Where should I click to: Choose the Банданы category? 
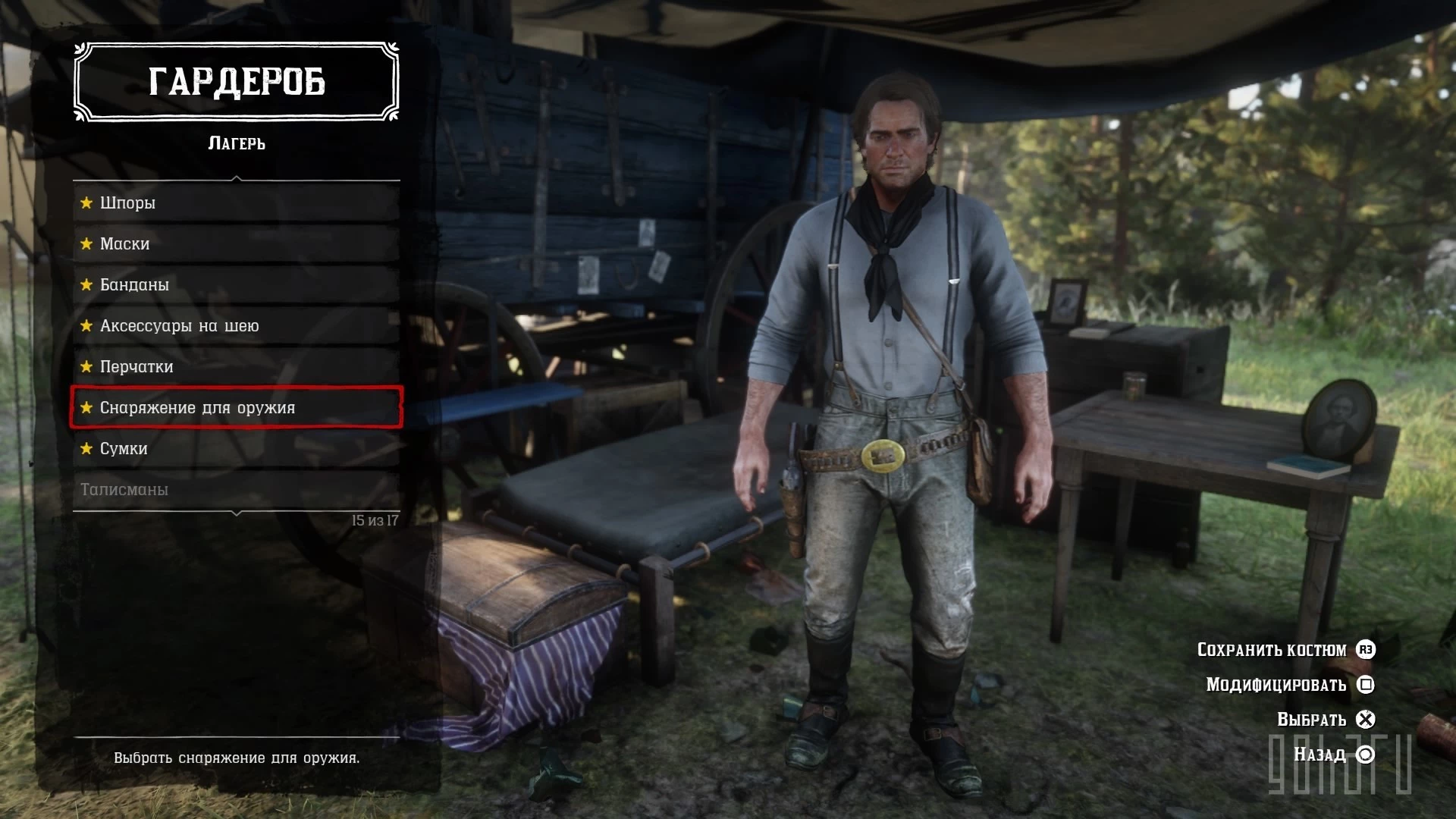pyautogui.click(x=236, y=284)
